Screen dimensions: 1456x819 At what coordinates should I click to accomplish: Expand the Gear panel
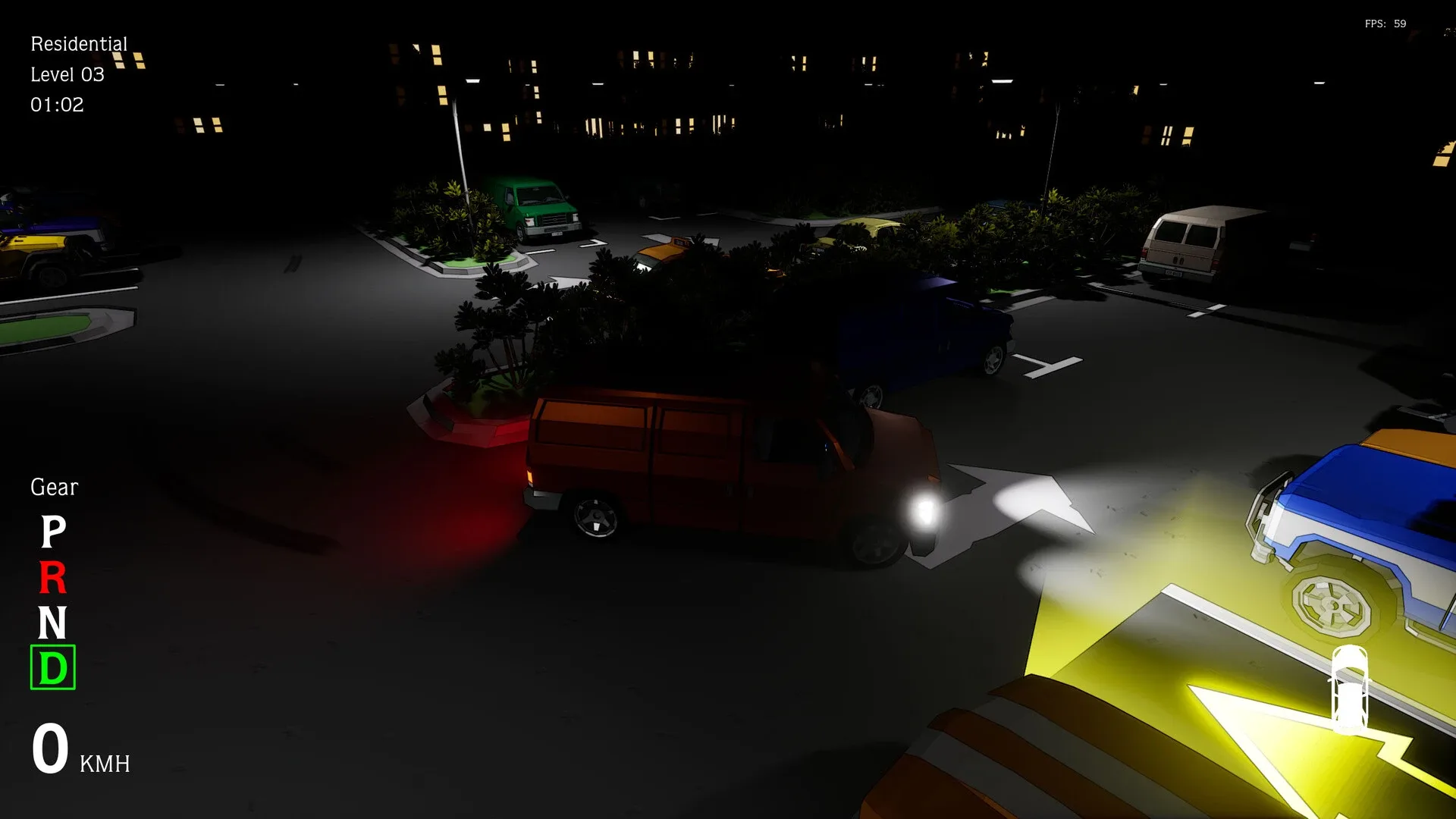point(53,488)
